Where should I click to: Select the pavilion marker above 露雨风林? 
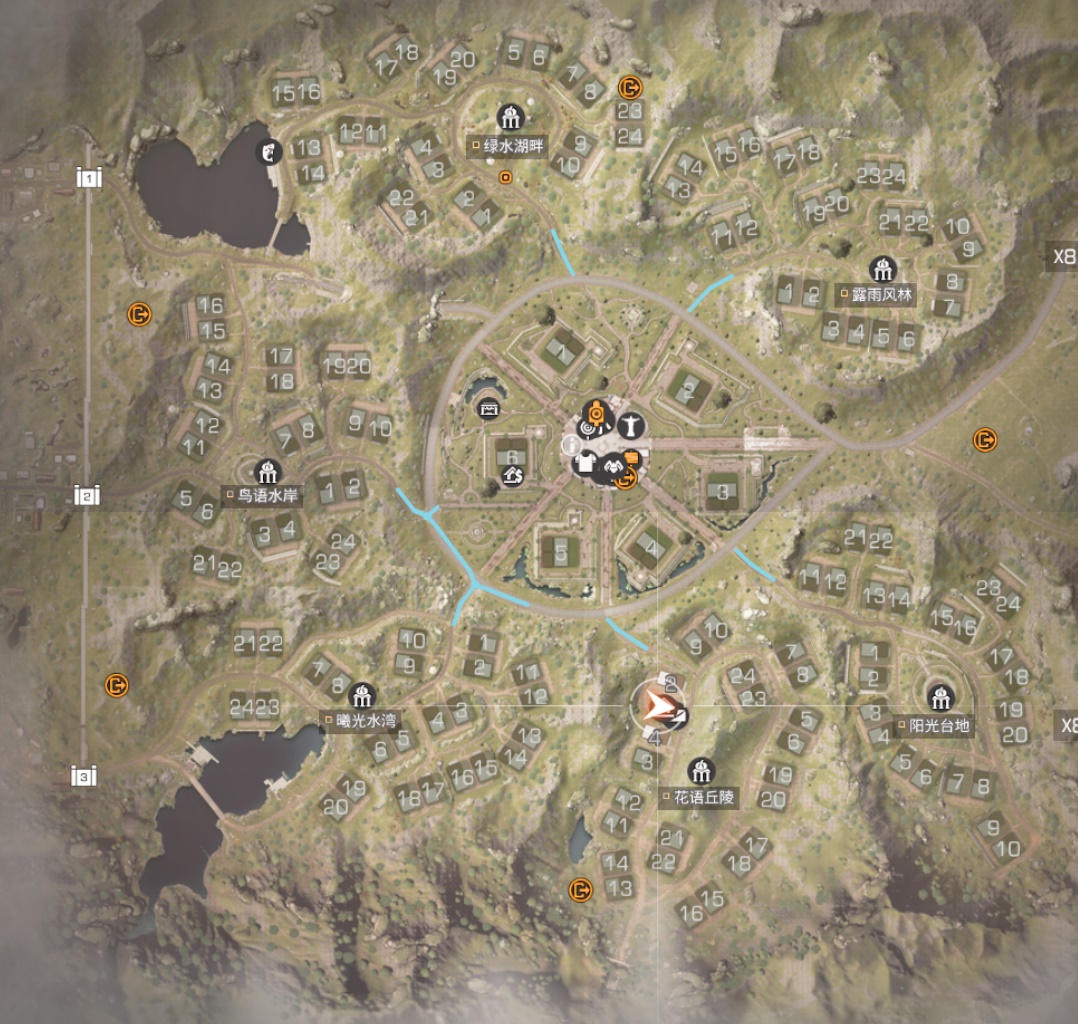(882, 270)
